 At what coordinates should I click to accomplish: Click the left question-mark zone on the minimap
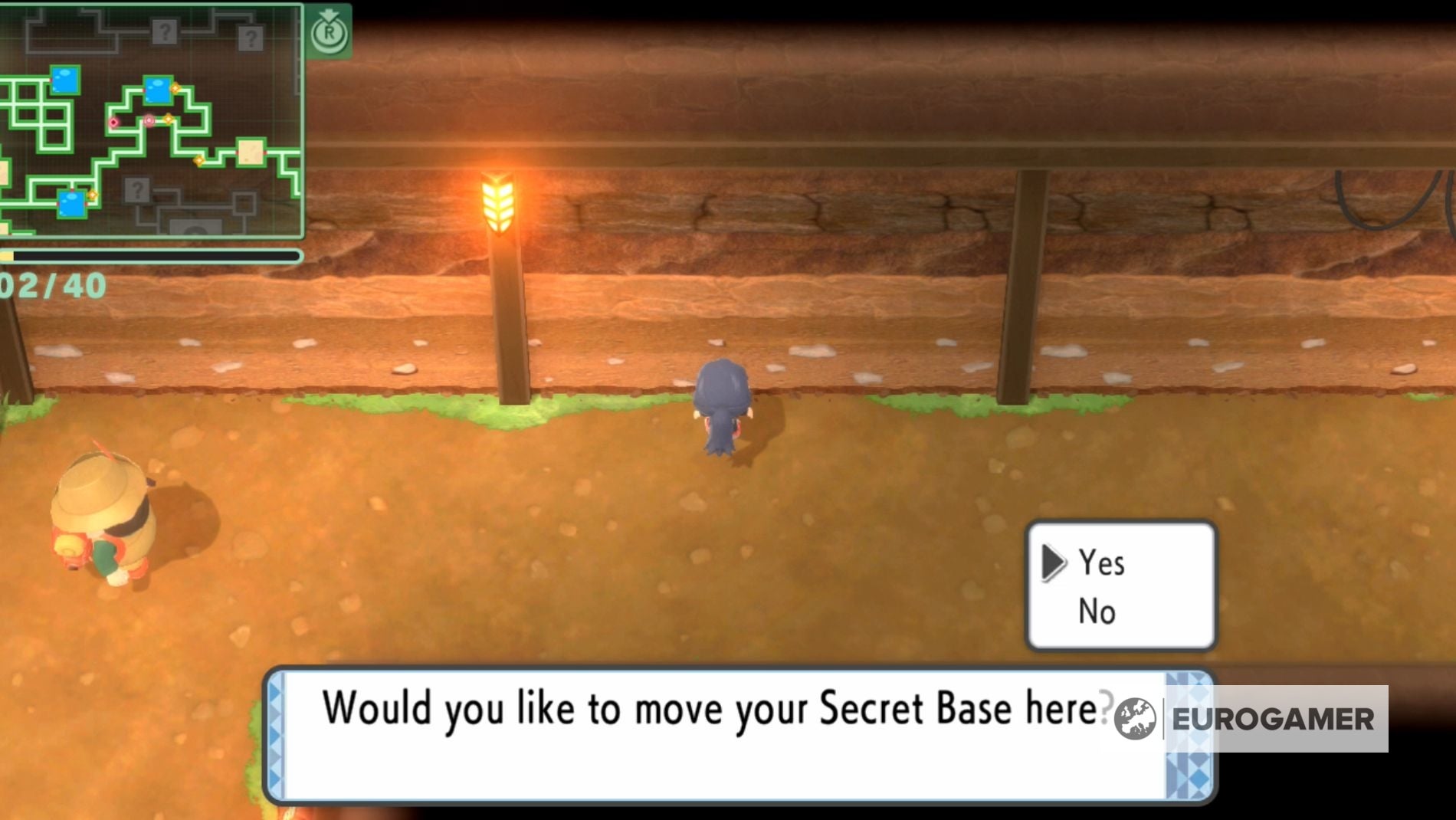[165, 32]
